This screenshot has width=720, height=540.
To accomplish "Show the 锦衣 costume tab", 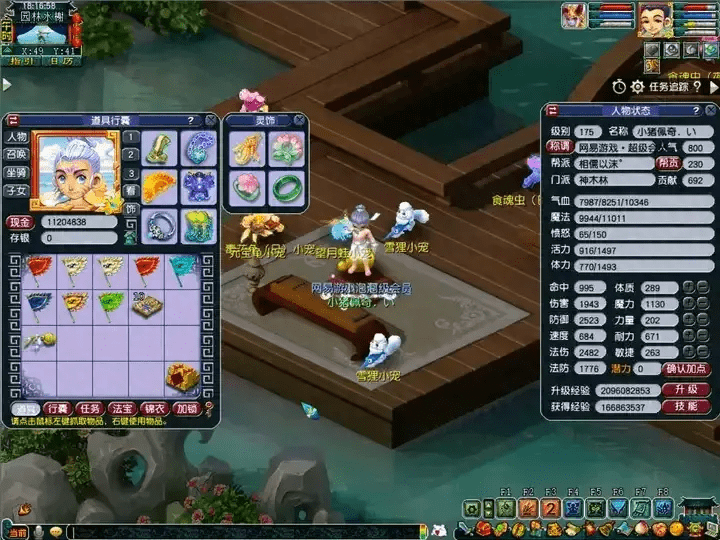I will (154, 408).
